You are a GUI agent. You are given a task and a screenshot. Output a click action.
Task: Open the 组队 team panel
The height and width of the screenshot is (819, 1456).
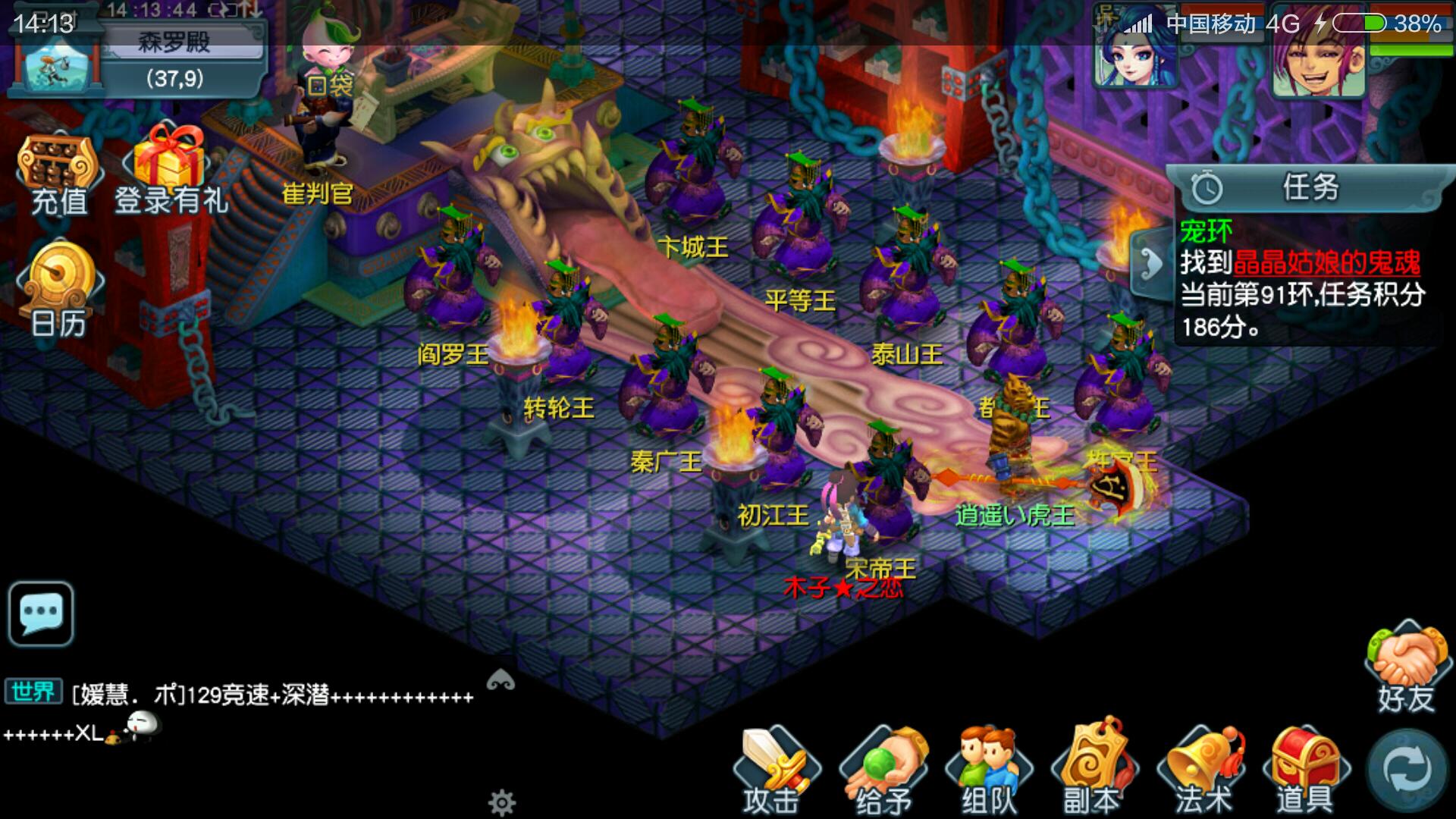coord(988,770)
